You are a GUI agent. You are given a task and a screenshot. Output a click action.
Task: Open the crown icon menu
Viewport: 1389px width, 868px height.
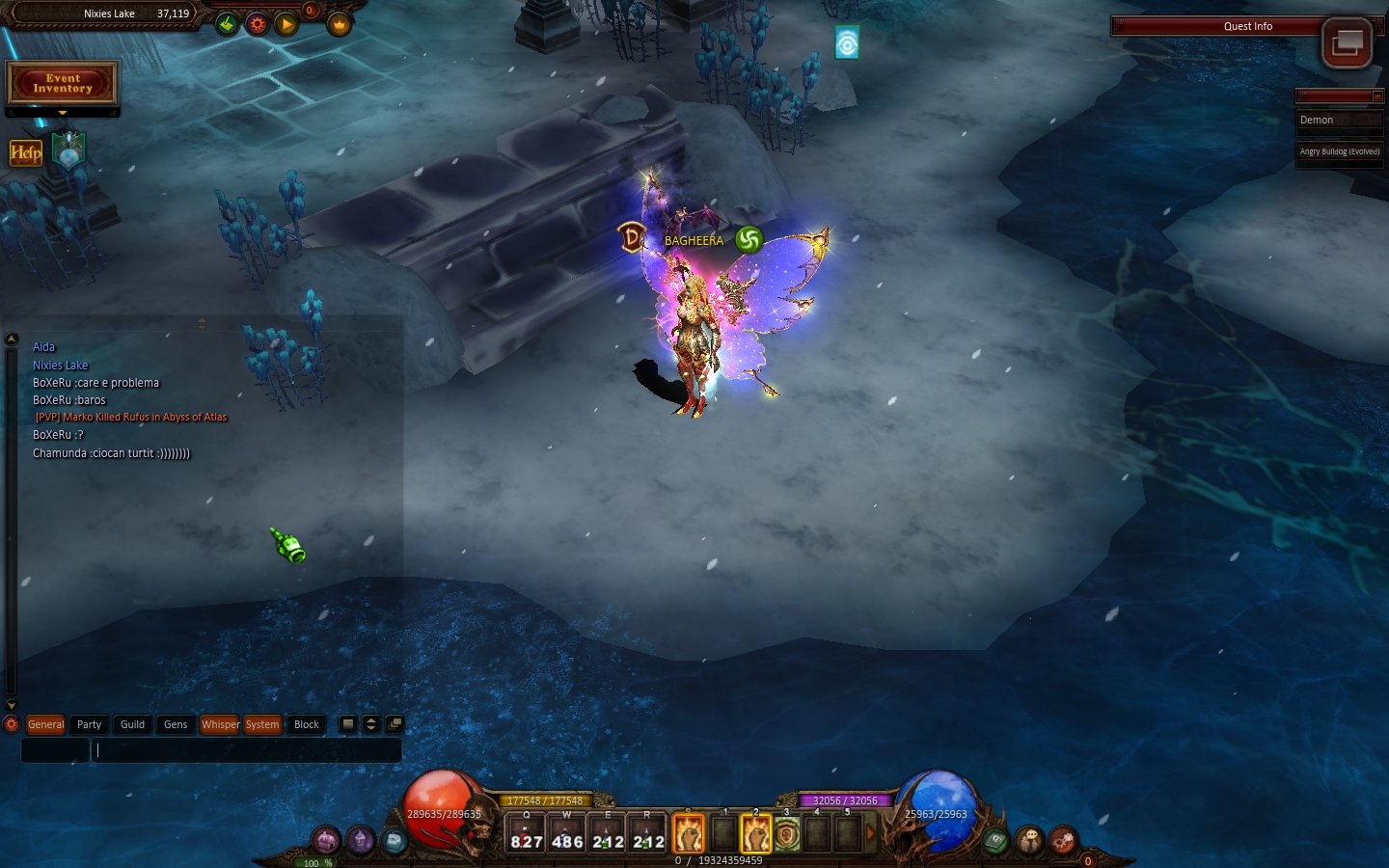click(339, 24)
